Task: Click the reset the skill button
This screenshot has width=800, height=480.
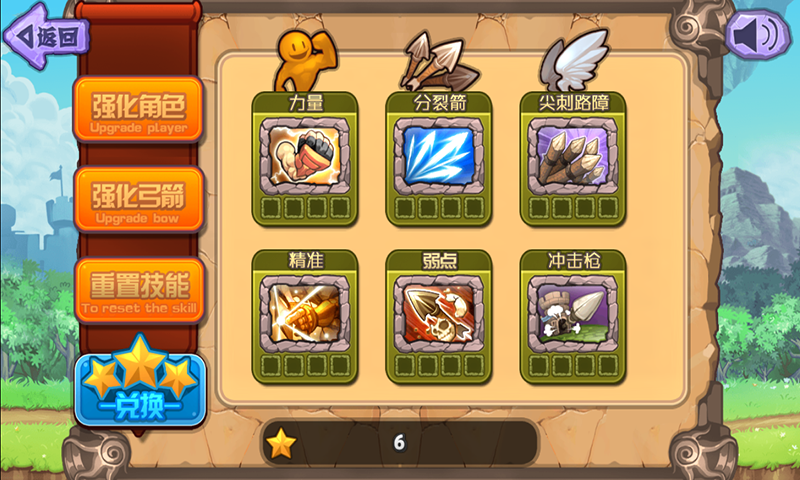Action: coord(138,289)
